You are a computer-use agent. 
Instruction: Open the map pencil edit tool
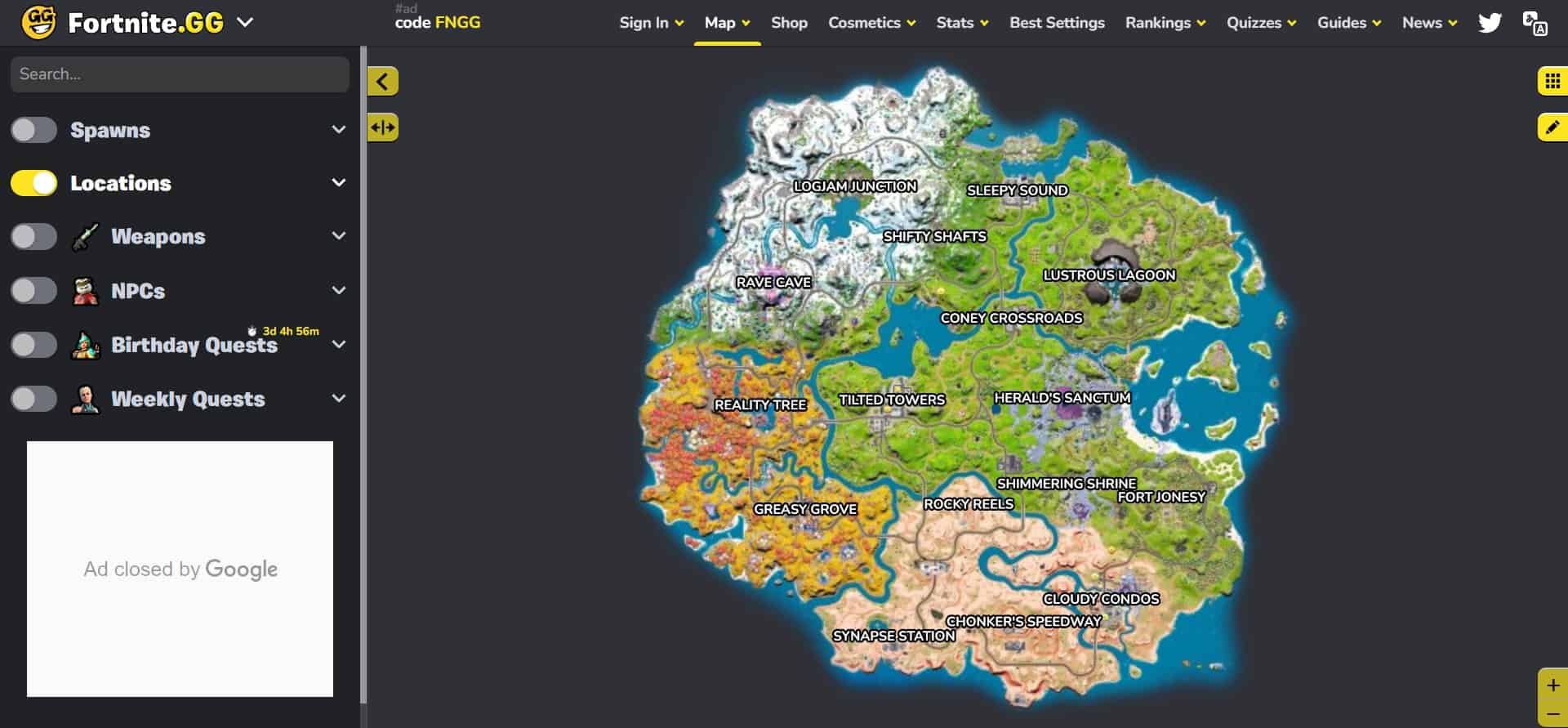[1551, 127]
